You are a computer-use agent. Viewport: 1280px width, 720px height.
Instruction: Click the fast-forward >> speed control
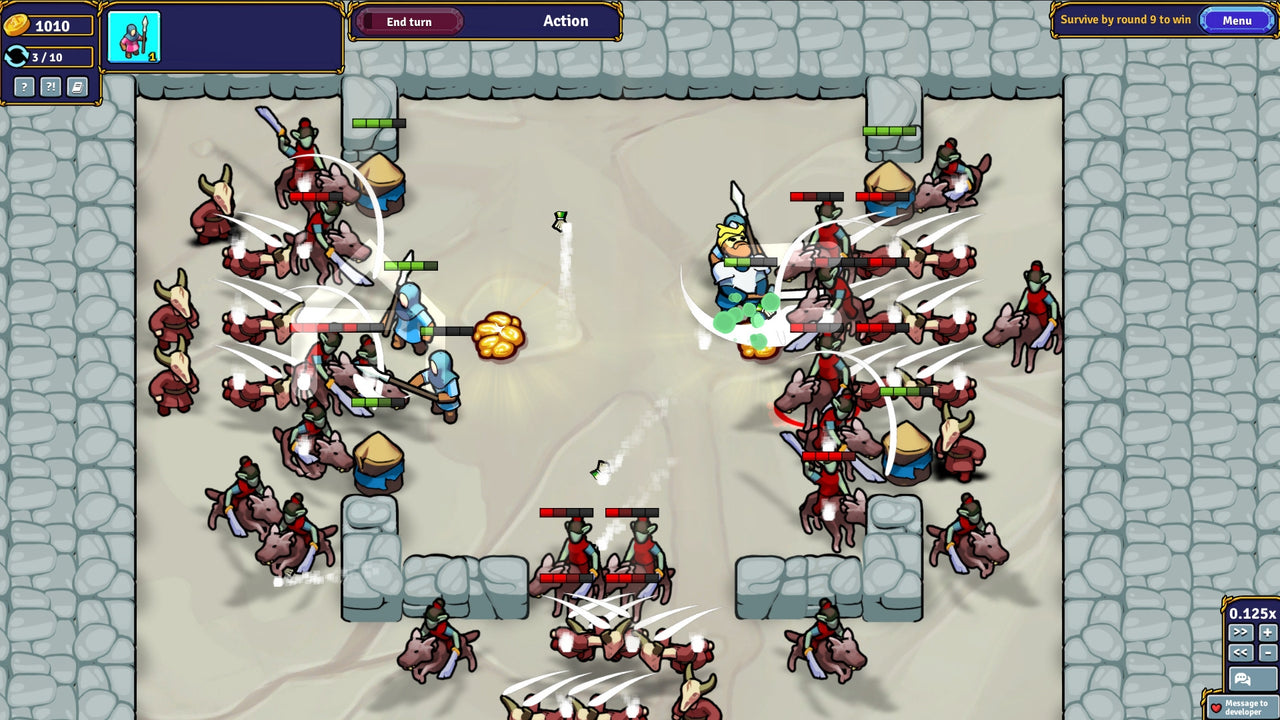(x=1241, y=631)
